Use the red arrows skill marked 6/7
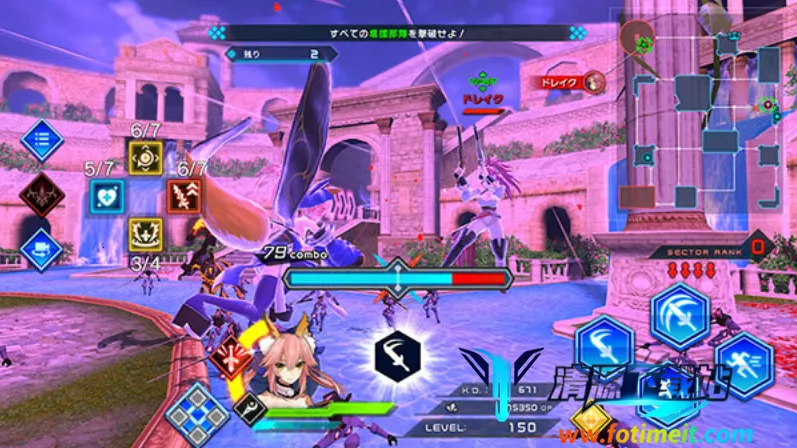Image resolution: width=797 pixels, height=448 pixels. tap(184, 195)
